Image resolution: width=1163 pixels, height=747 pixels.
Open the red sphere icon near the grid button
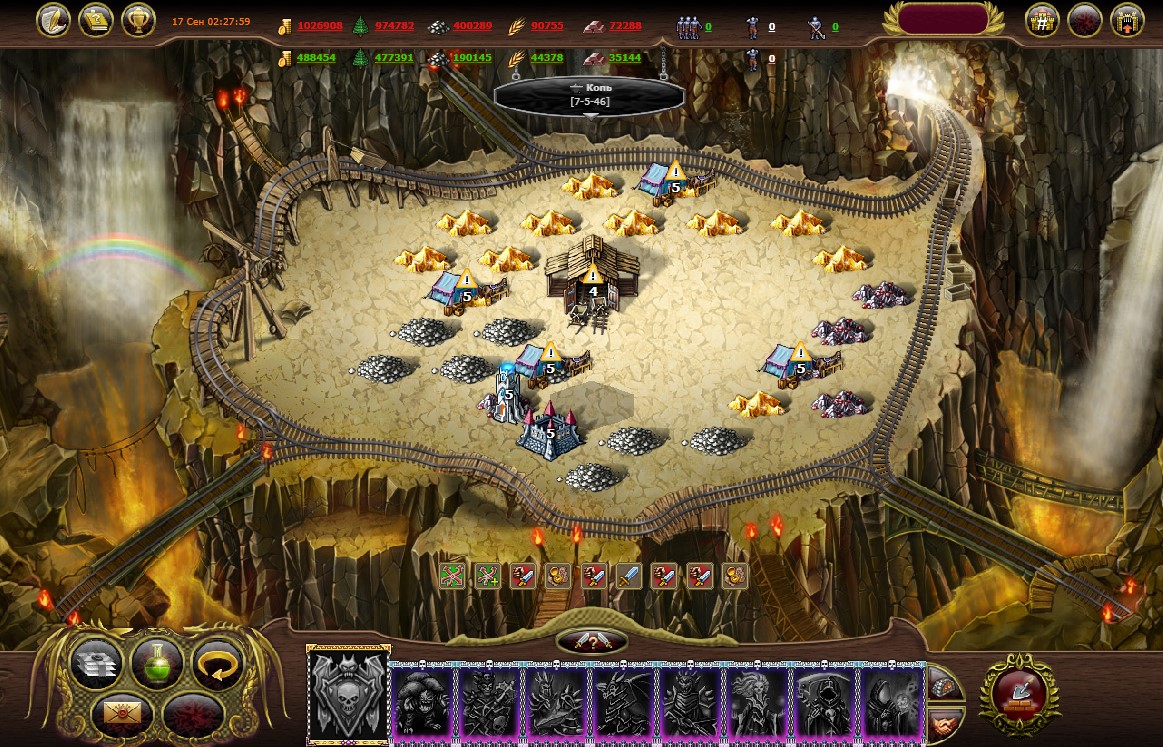(1085, 20)
